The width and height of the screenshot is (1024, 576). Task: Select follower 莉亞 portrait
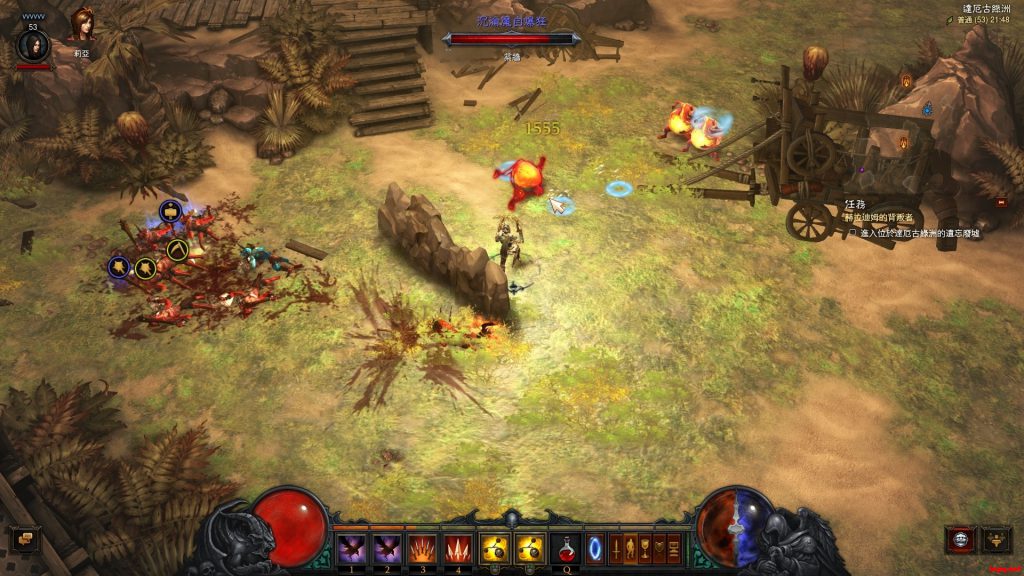81,24
